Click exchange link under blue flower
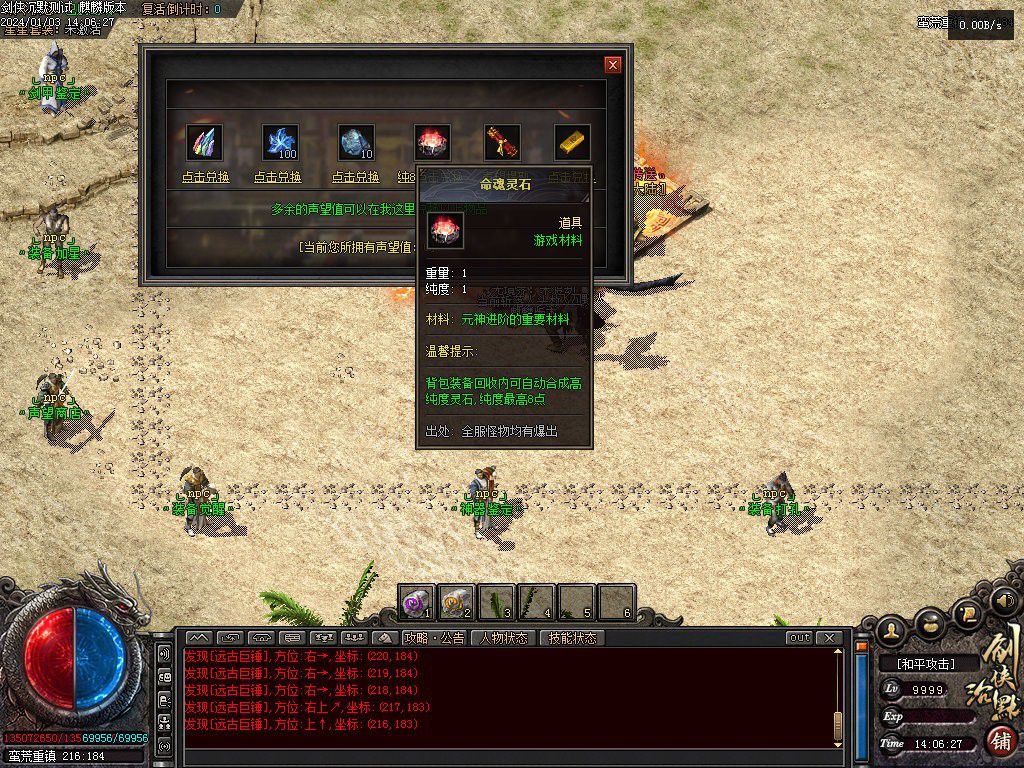Image resolution: width=1024 pixels, height=768 pixels. click(278, 177)
